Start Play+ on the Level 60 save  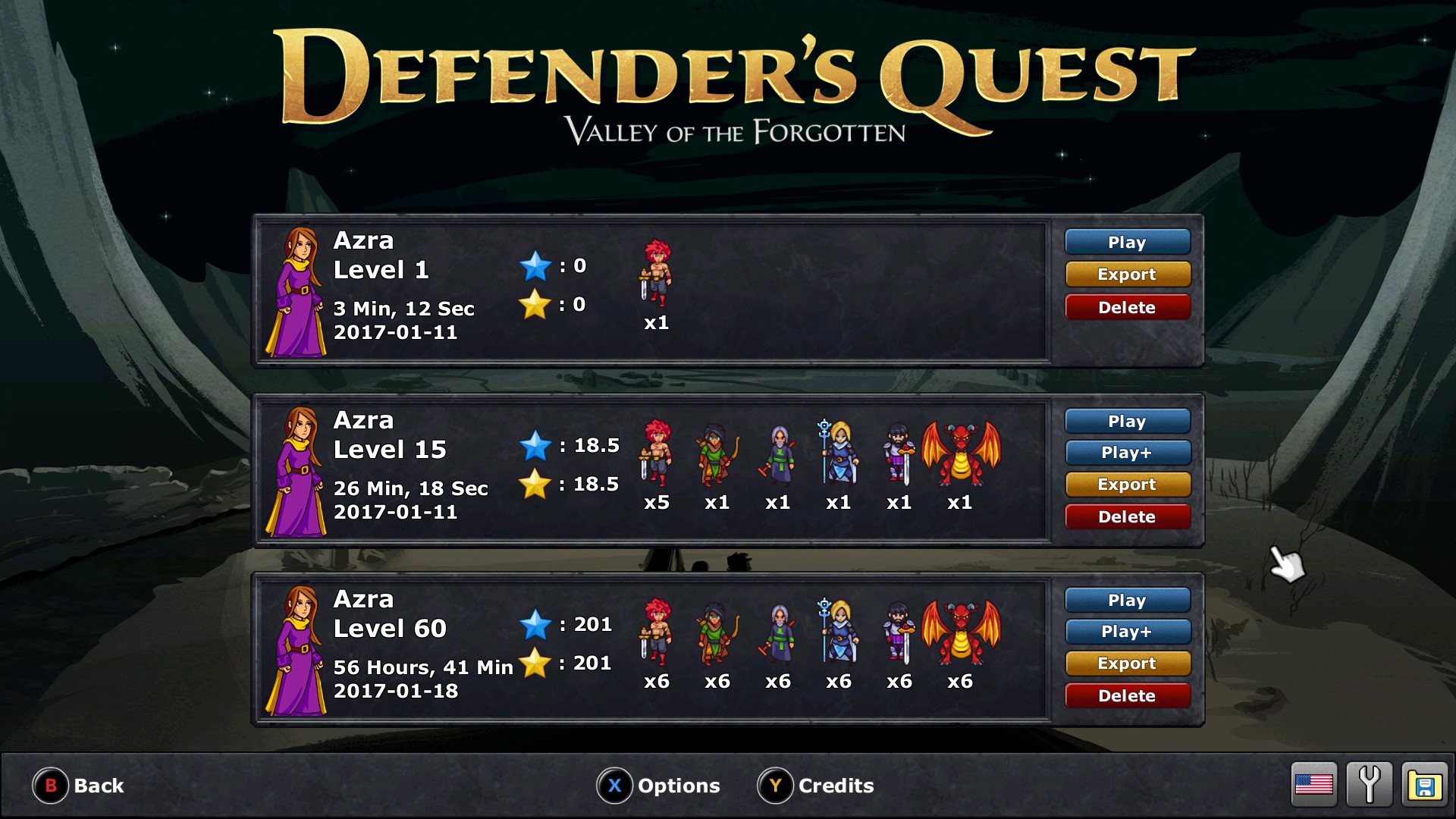click(1127, 632)
